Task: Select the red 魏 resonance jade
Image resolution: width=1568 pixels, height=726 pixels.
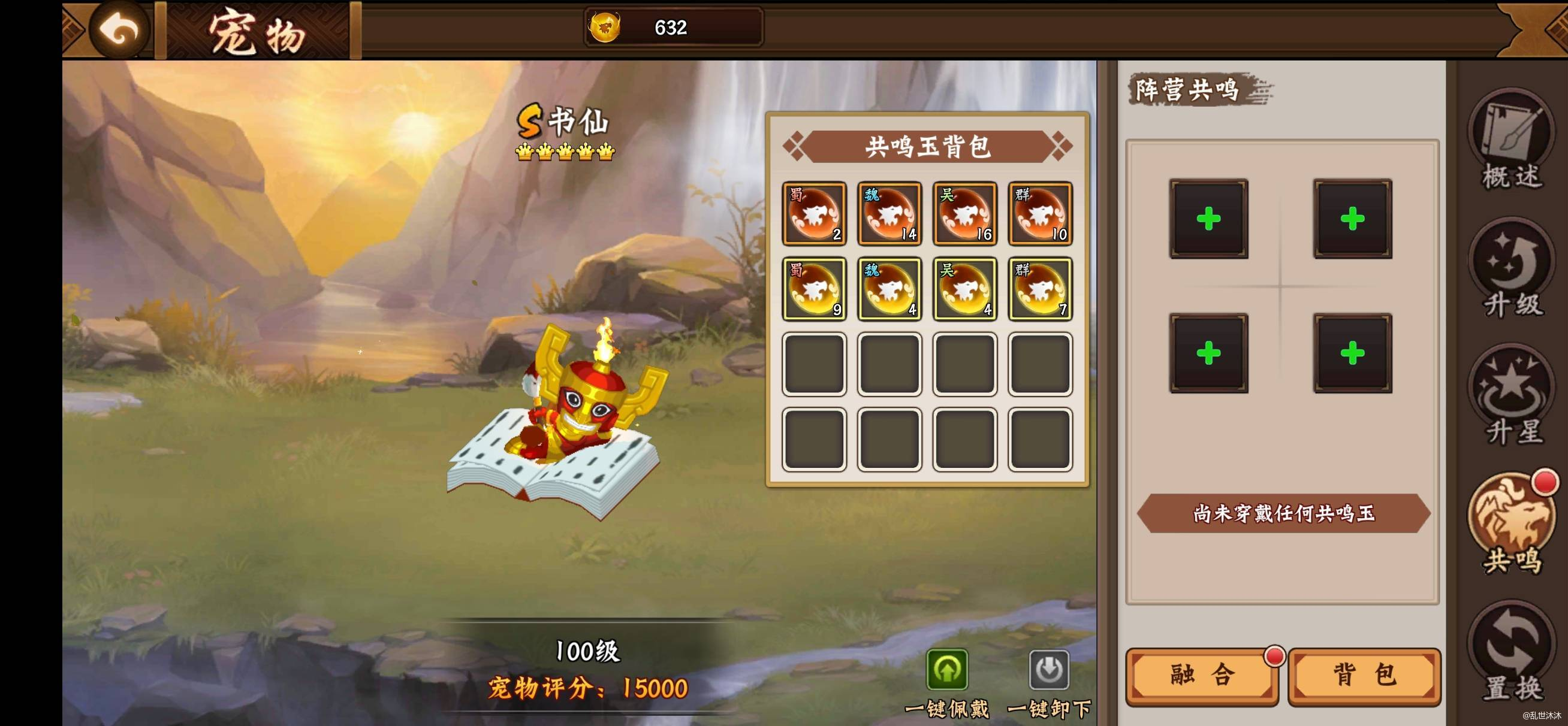Action: tap(889, 214)
